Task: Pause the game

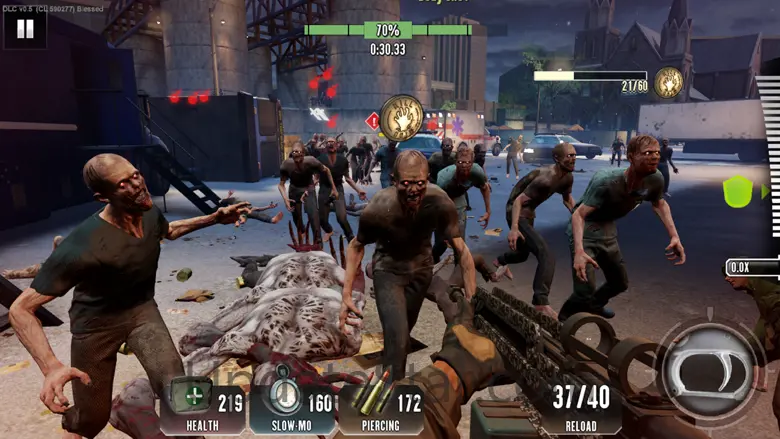Action: coord(25,29)
